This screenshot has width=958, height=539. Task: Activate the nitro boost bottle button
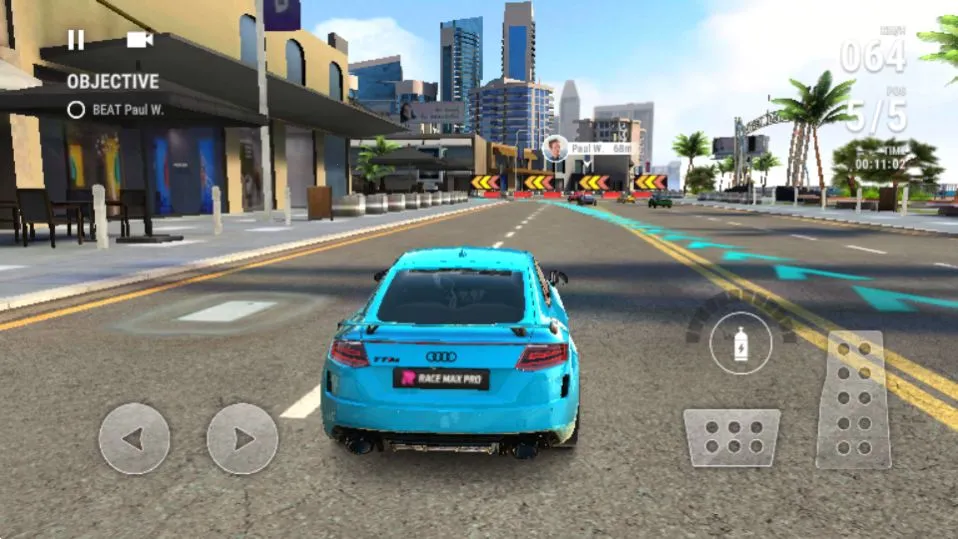tap(740, 343)
